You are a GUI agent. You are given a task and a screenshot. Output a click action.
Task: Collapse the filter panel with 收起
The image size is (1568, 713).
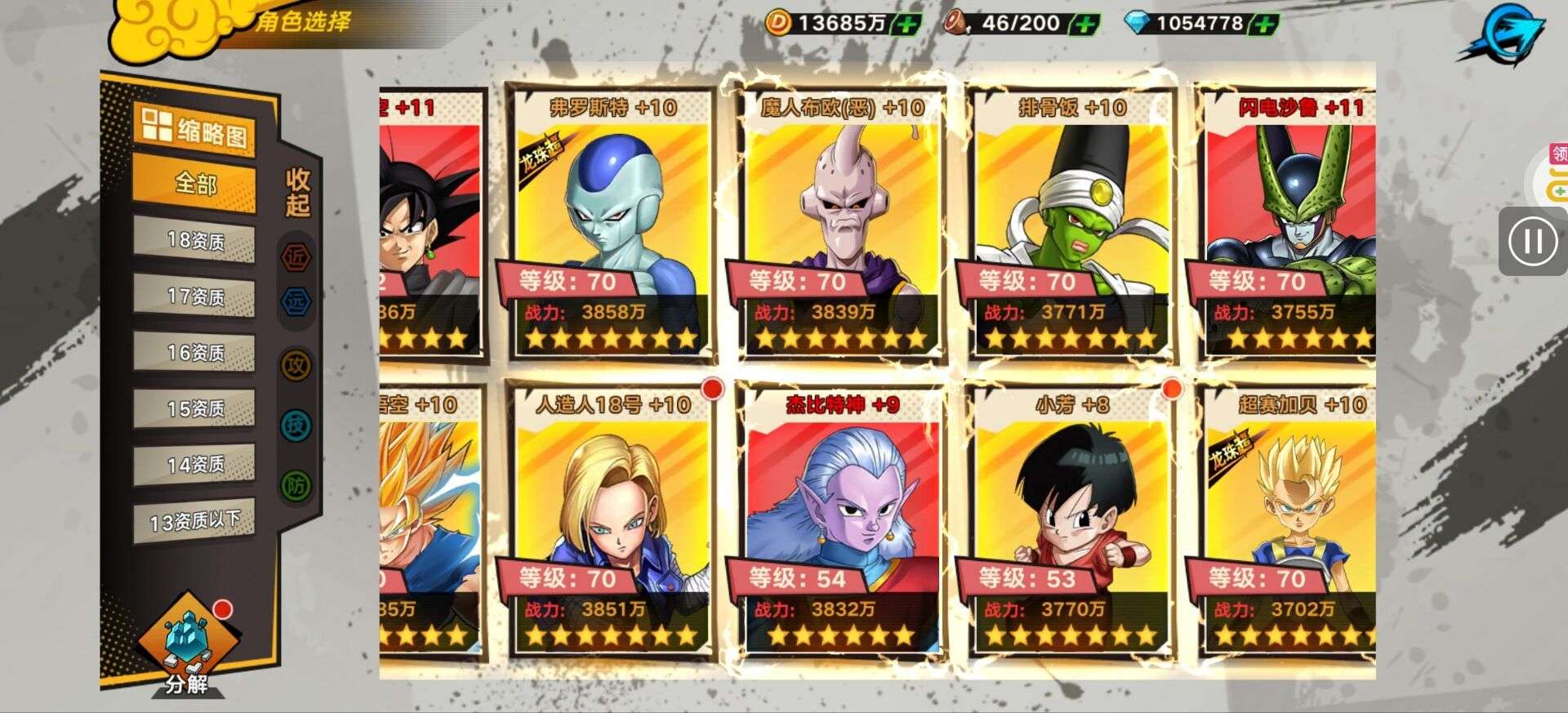(x=297, y=193)
